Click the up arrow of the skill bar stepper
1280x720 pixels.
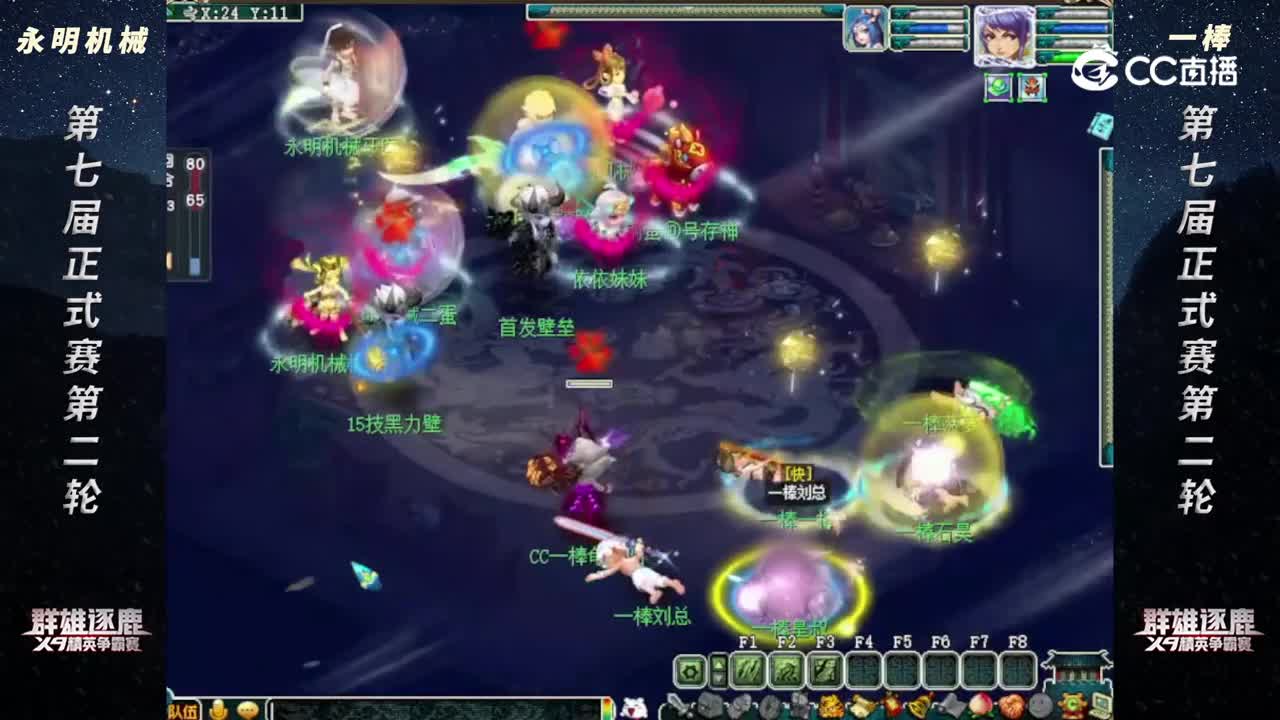pyautogui.click(x=717, y=663)
